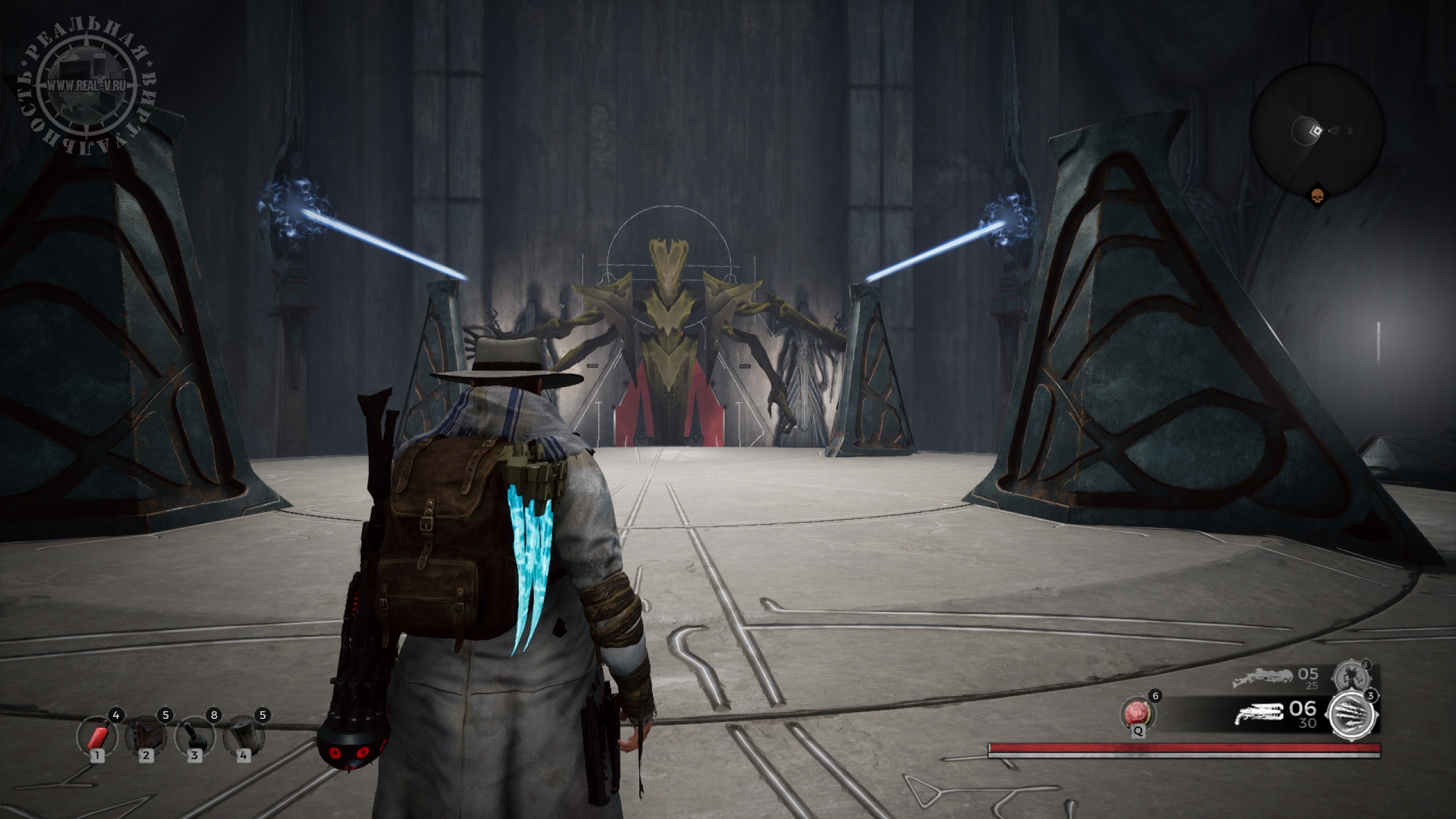The image size is (1456, 819).
Task: Use the red dynamite stick quick item
Action: [x=97, y=737]
